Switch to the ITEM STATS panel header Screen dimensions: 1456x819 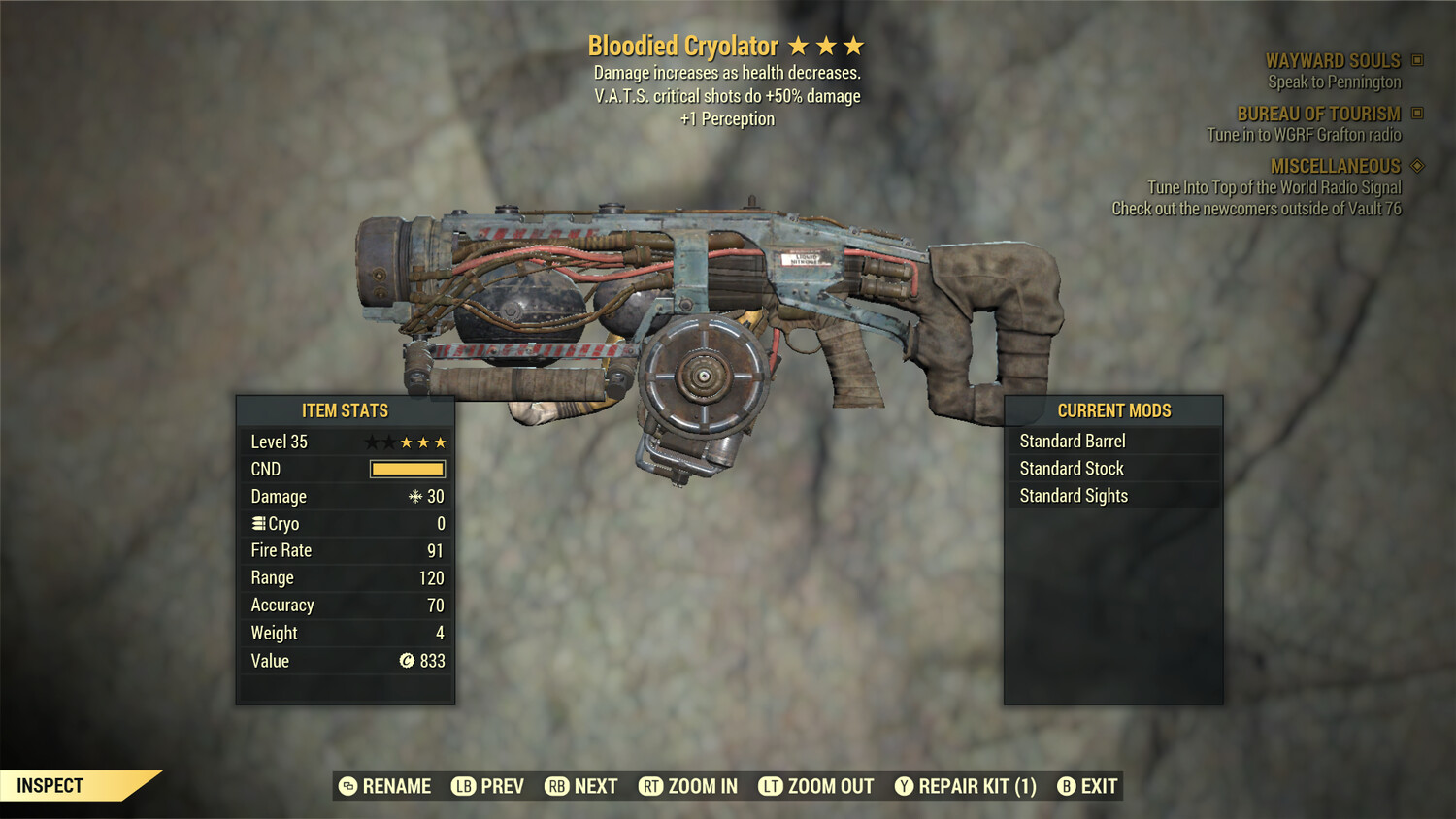click(x=345, y=410)
